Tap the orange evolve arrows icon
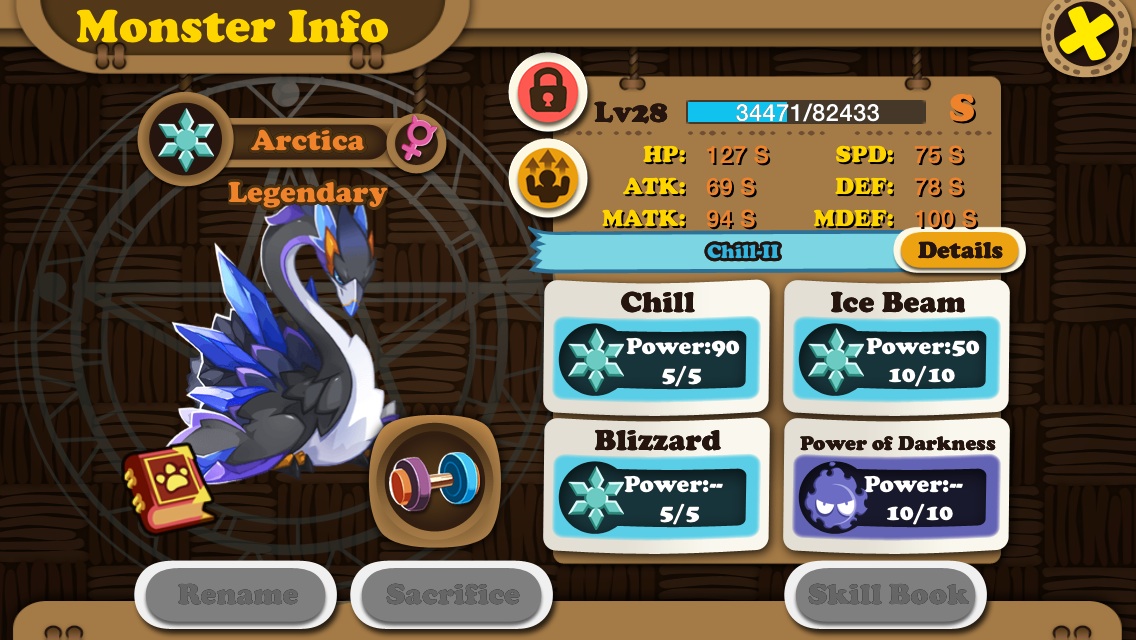This screenshot has width=1136, height=640. (x=547, y=179)
